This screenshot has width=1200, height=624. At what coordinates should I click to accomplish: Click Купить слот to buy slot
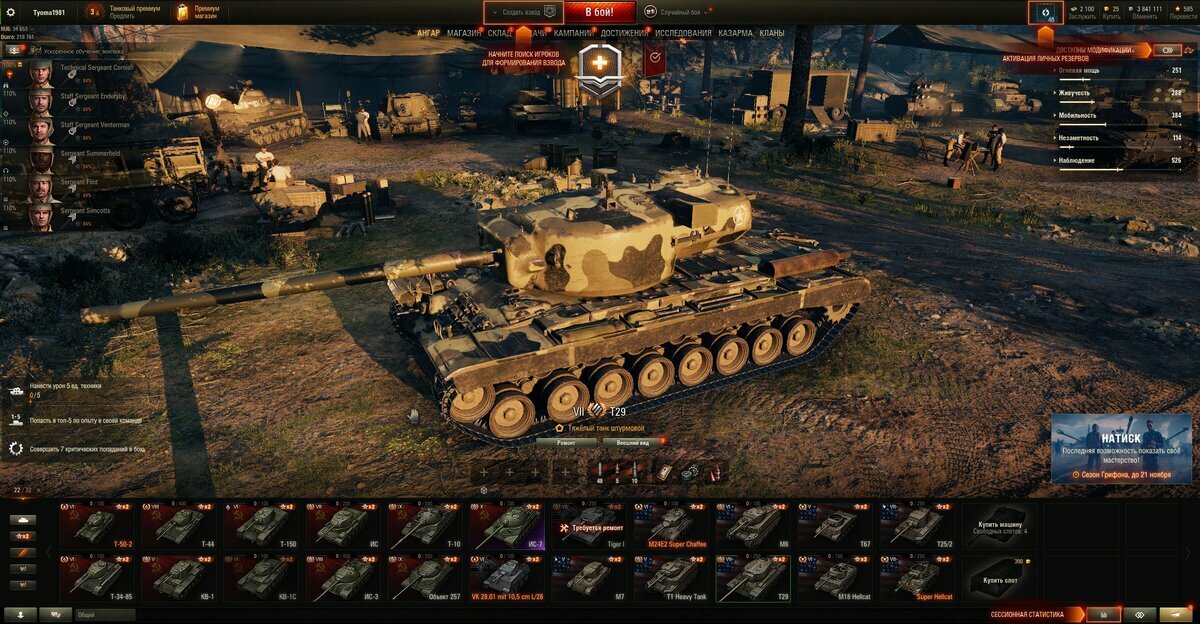pos(1000,578)
